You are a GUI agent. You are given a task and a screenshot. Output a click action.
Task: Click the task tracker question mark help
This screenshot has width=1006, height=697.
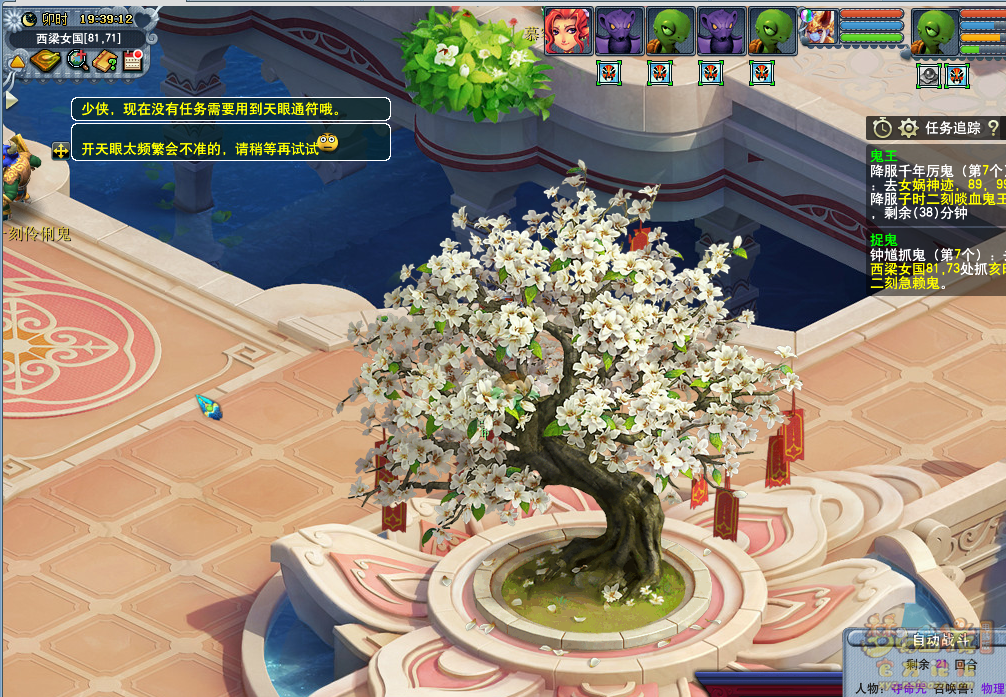993,128
